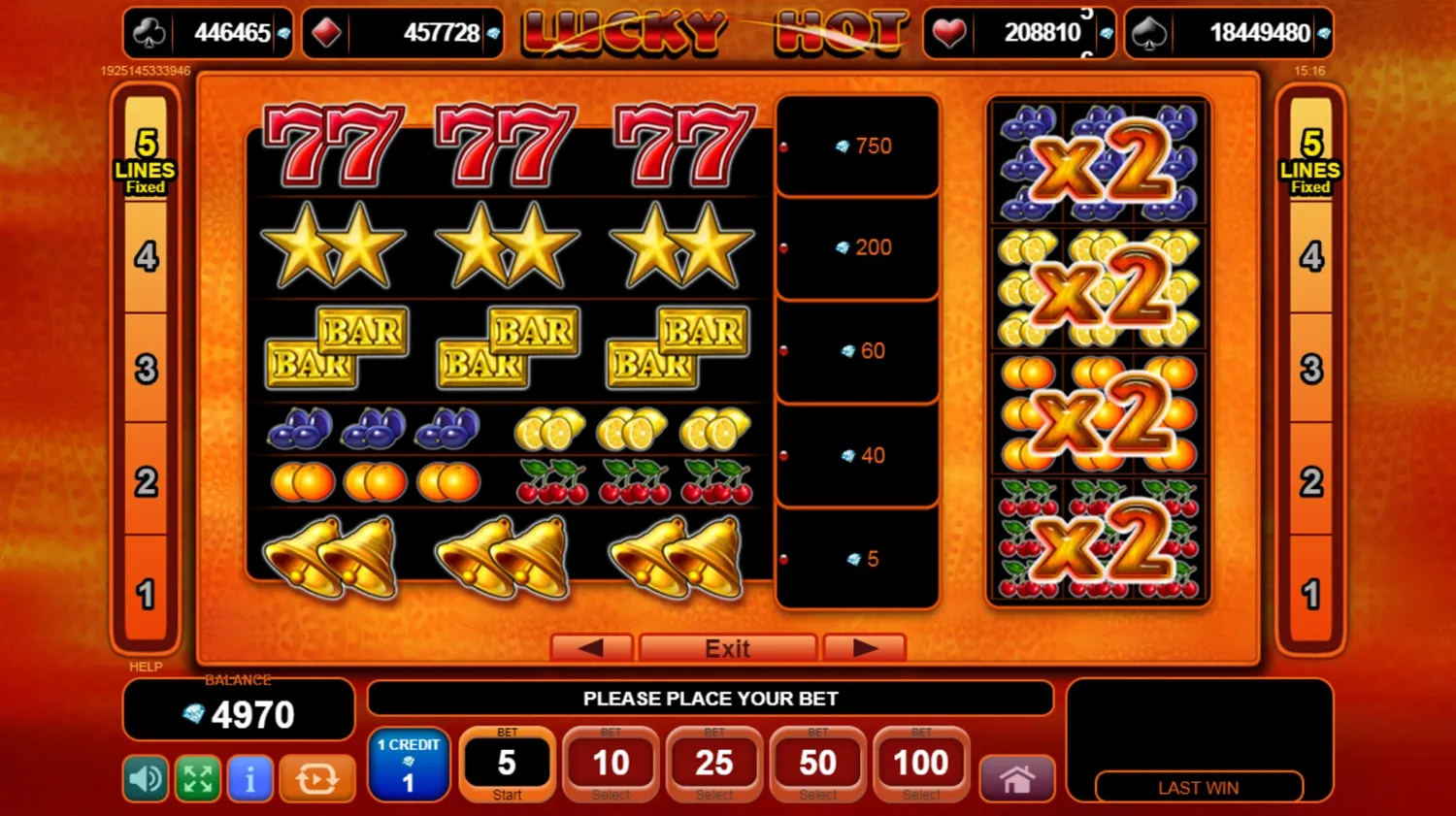Start the game with bet 5
The image size is (1456, 816).
[x=507, y=764]
